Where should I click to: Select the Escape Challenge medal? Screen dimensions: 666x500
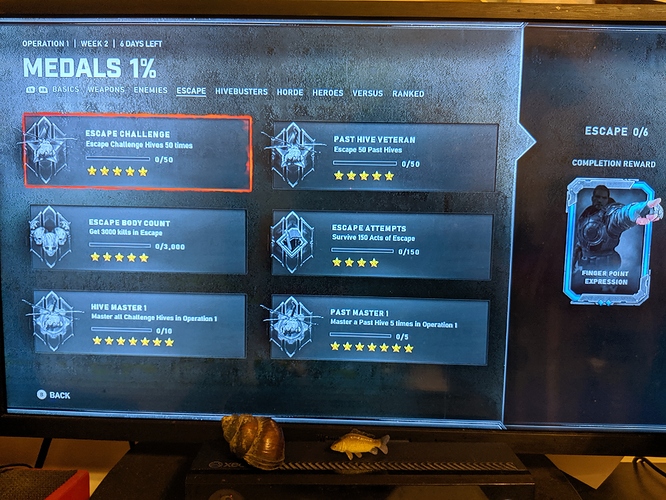click(x=138, y=152)
